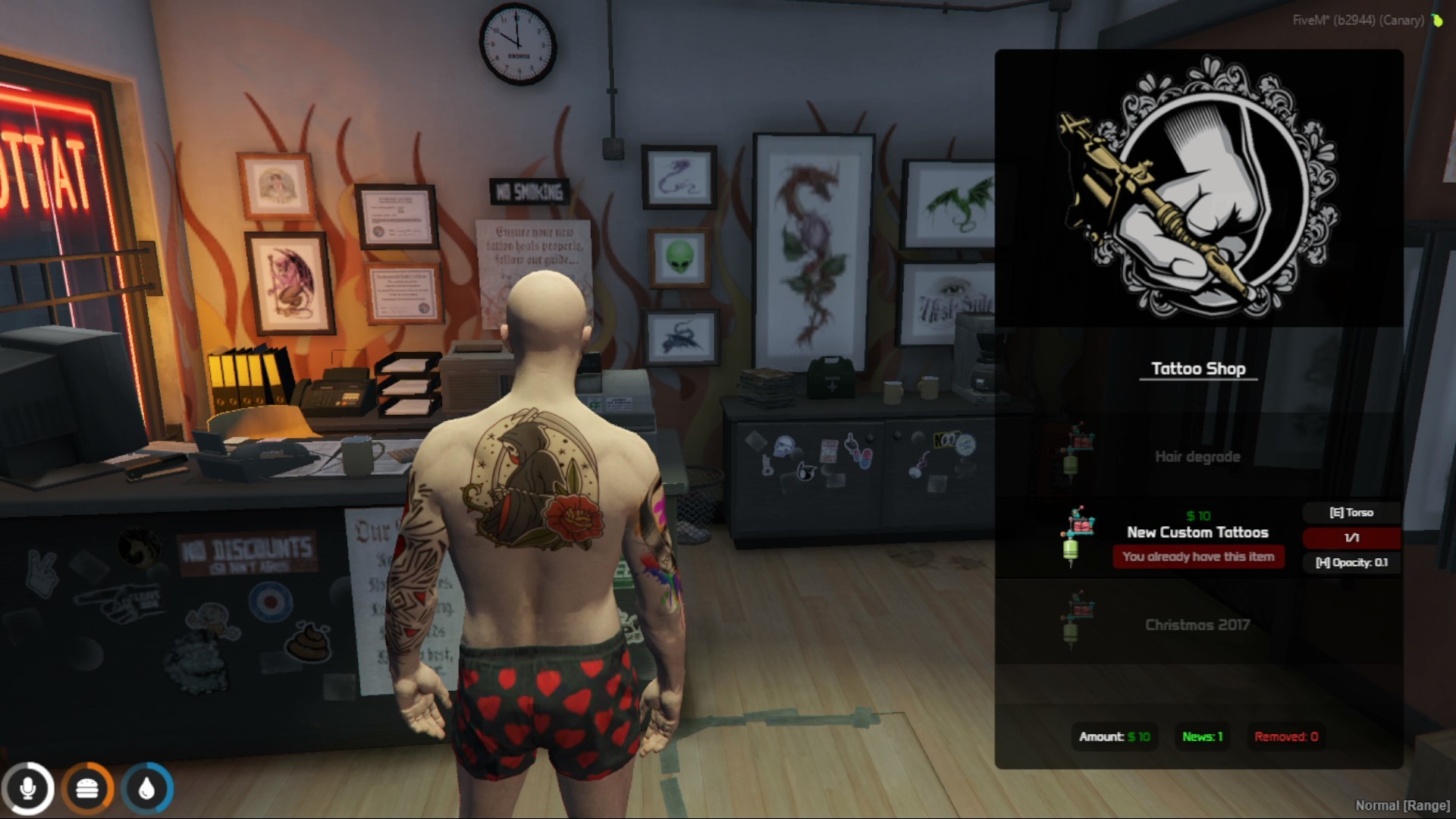Click the blue thirst water drop icon
1456x819 pixels.
[144, 787]
